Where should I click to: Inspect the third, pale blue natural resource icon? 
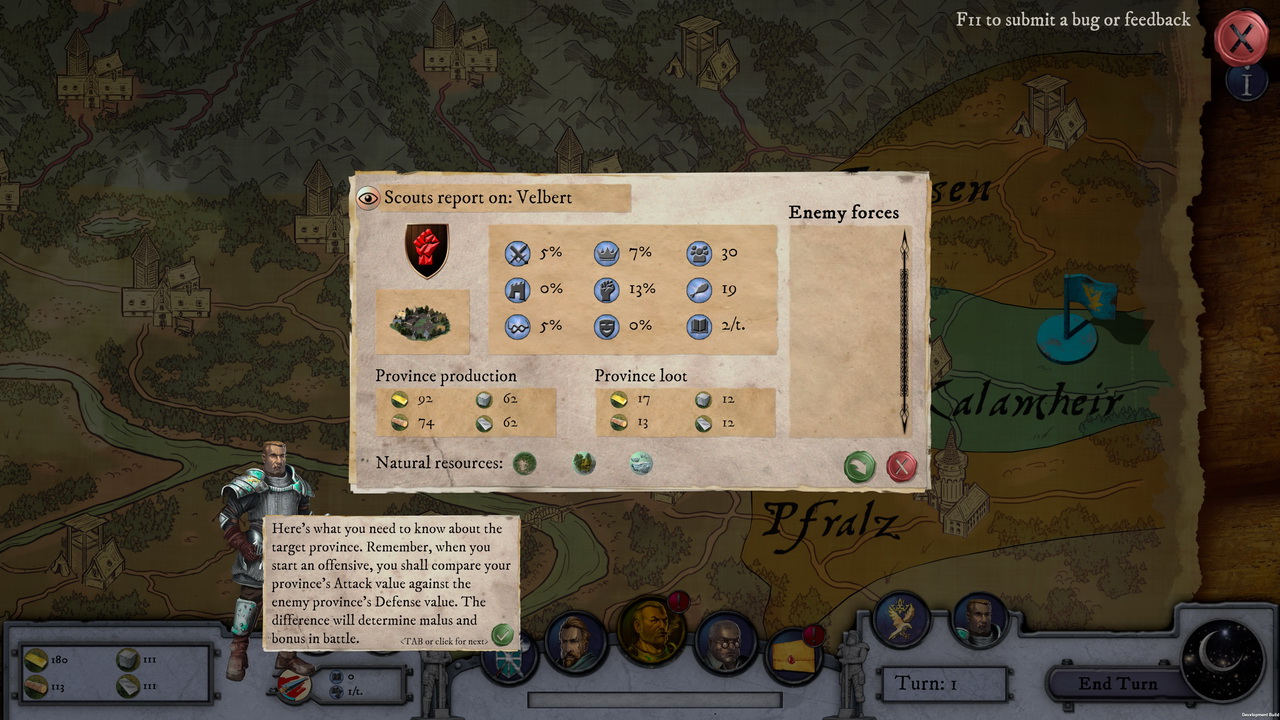pyautogui.click(x=641, y=463)
